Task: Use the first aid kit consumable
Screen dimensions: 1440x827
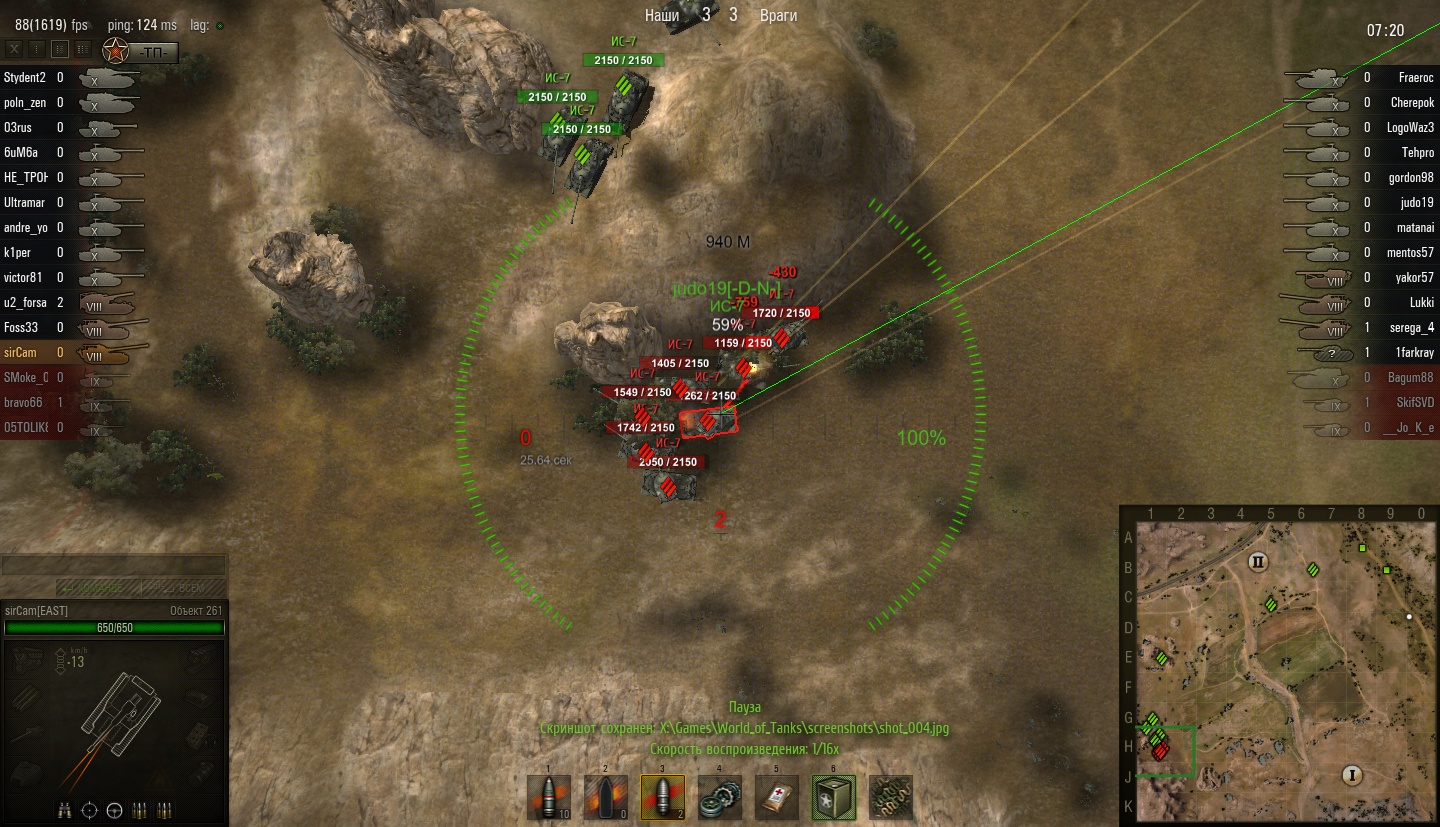Action: click(x=777, y=797)
